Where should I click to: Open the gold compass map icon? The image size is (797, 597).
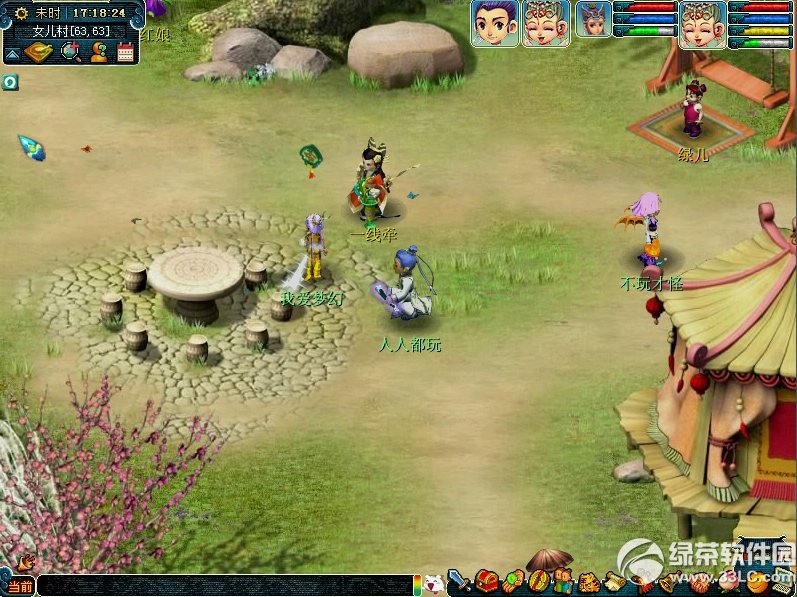pos(39,52)
